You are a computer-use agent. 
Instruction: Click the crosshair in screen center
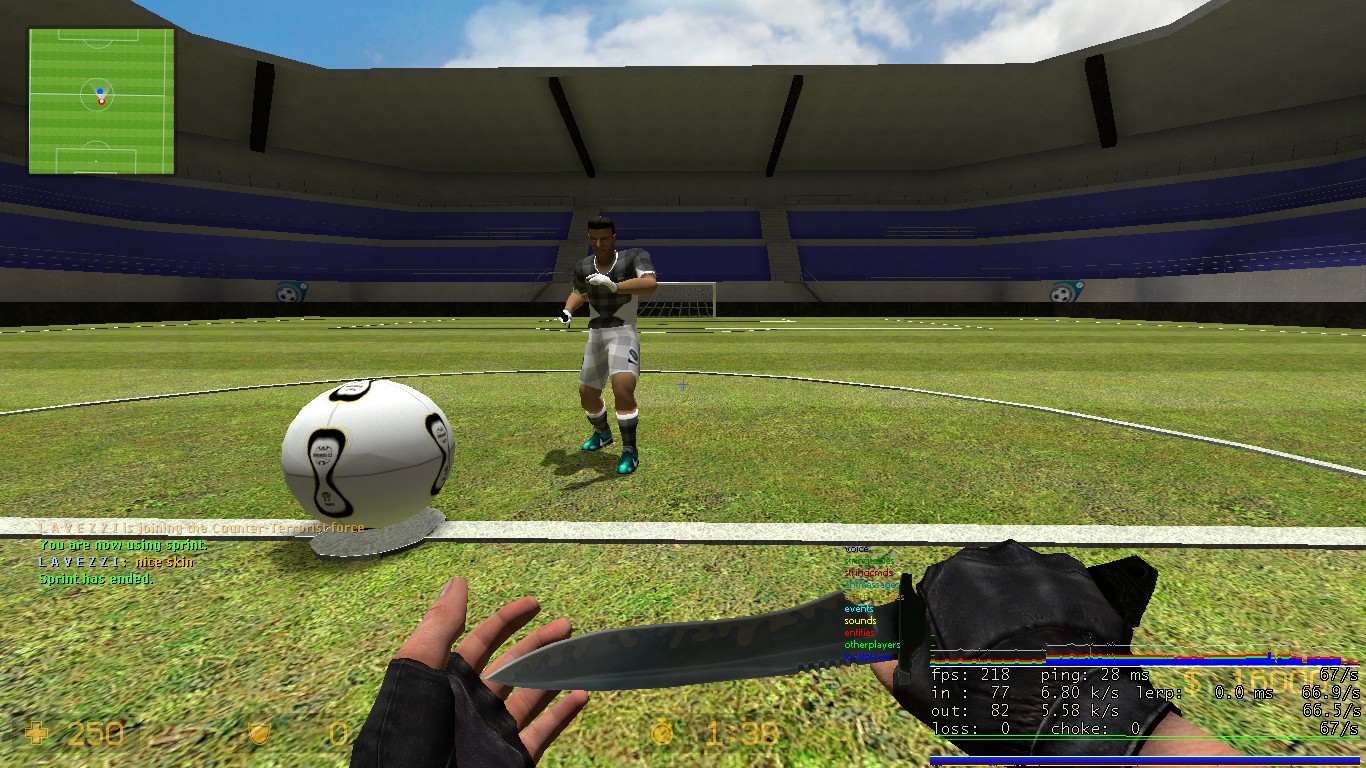tap(683, 384)
